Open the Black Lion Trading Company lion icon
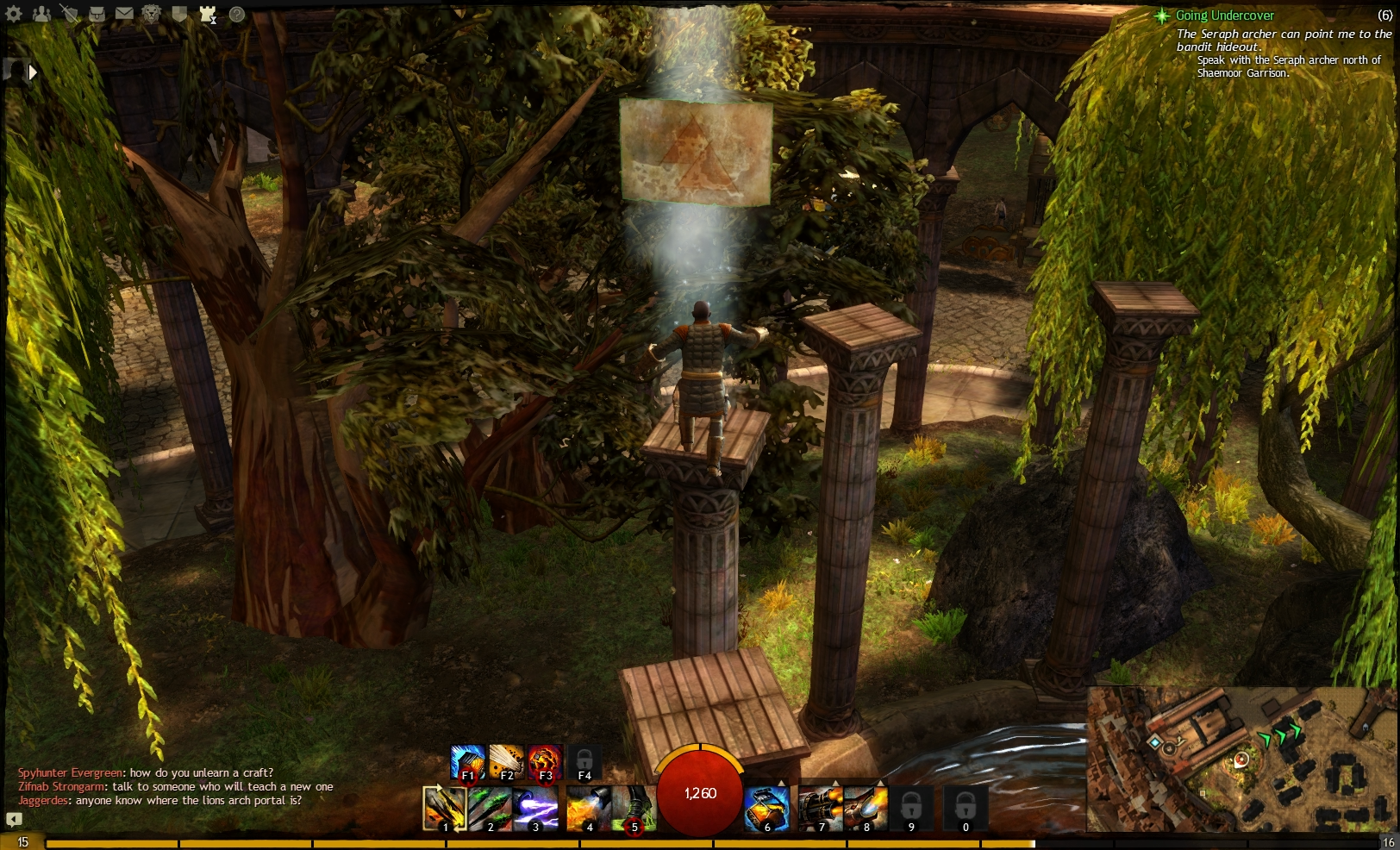Viewport: 1400px width, 850px height. (152, 15)
